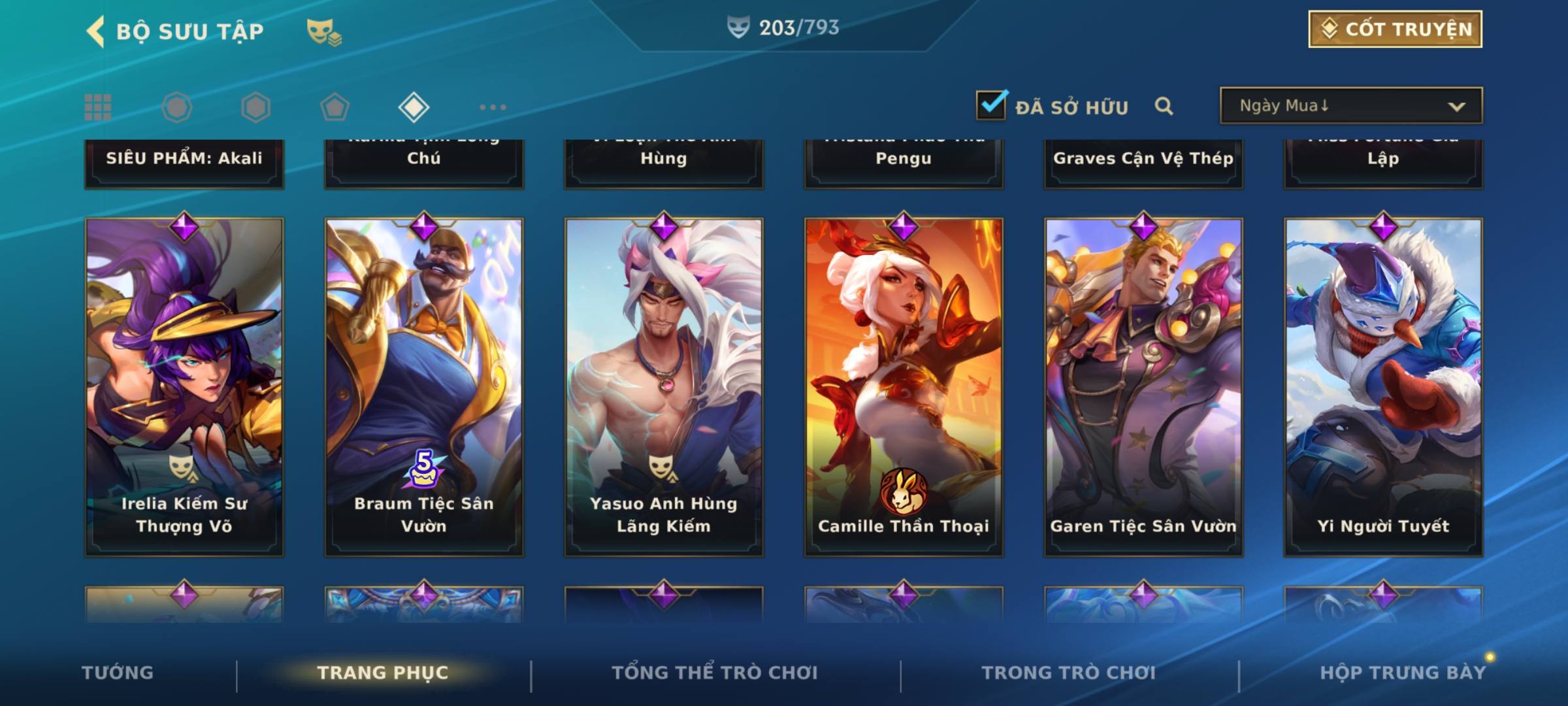This screenshot has width=1568, height=706.
Task: Switch to Tổng Thể Trò Chơi tab
Action: tap(715, 673)
